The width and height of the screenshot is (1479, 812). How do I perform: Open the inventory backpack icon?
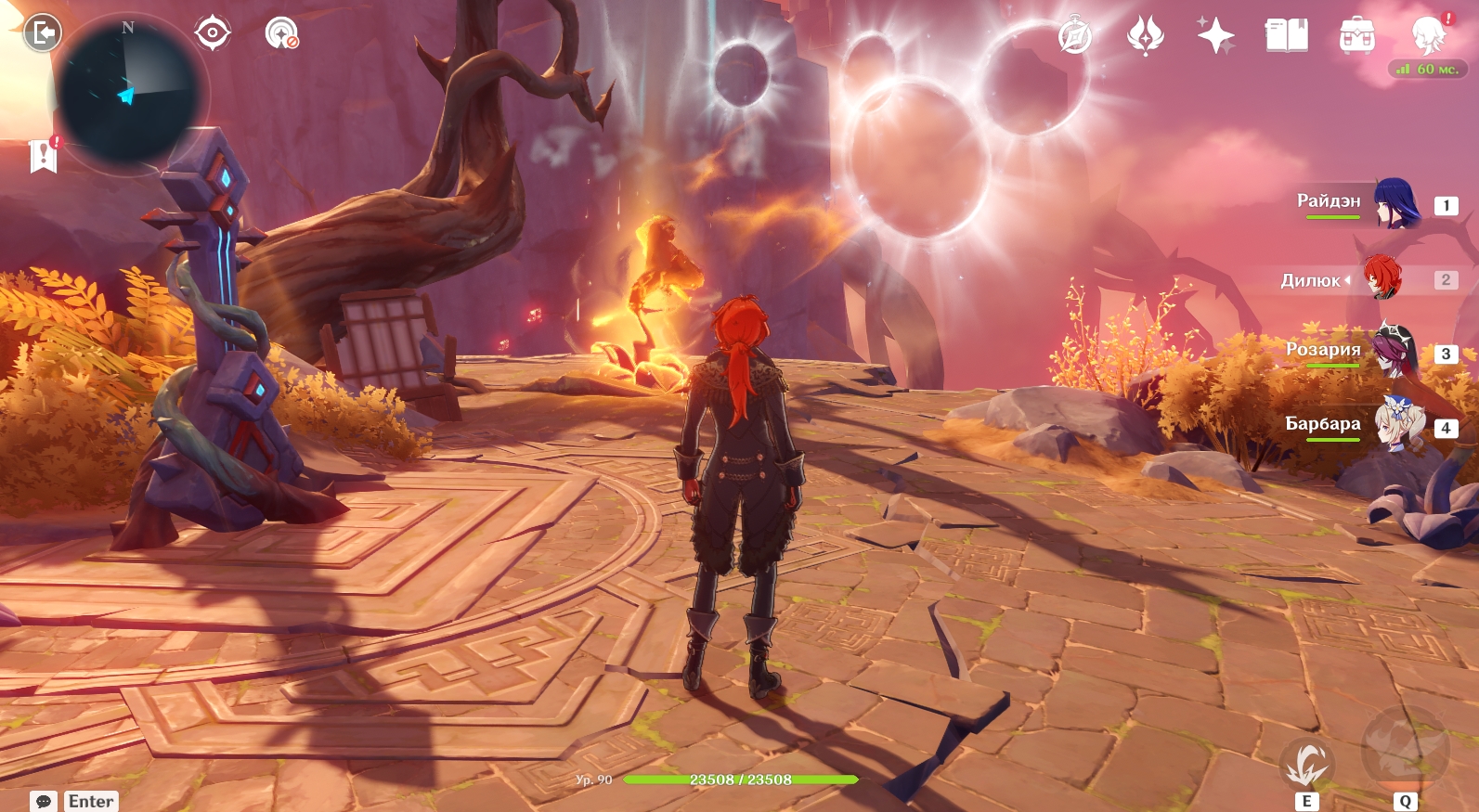click(x=1356, y=36)
